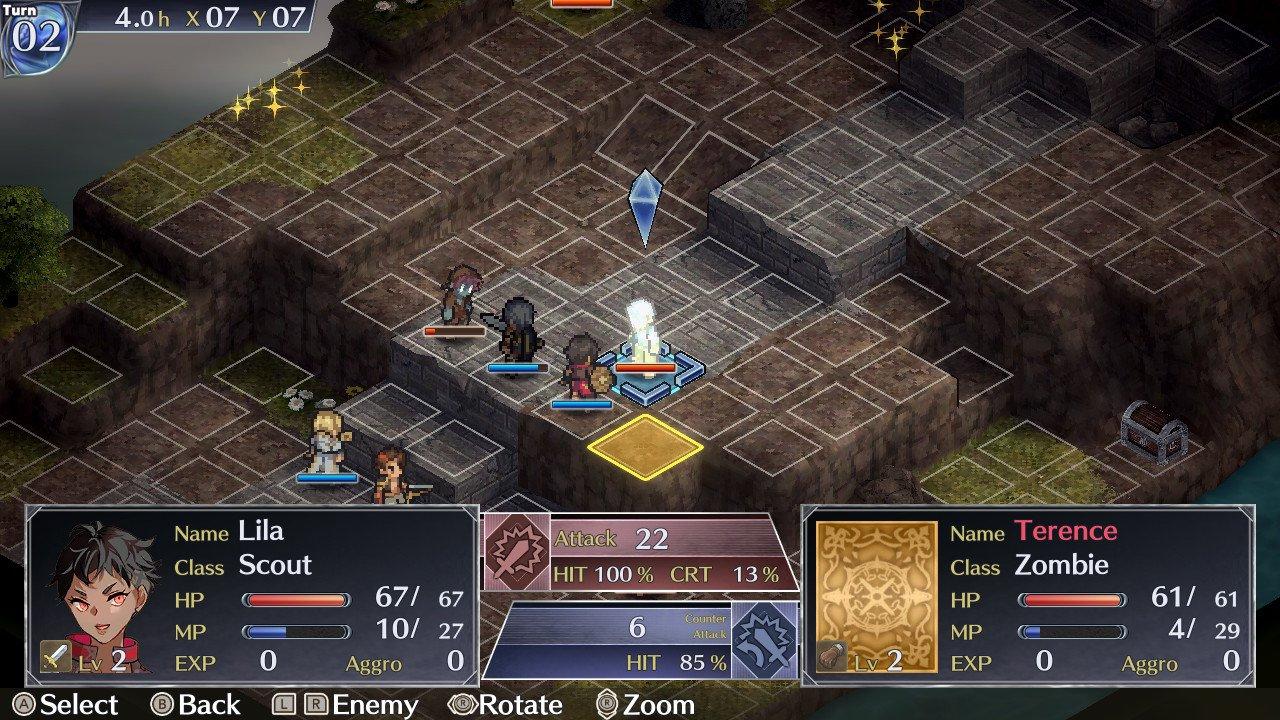Click the Zoom control stick icon
This screenshot has height=720, width=1280.
tap(605, 704)
